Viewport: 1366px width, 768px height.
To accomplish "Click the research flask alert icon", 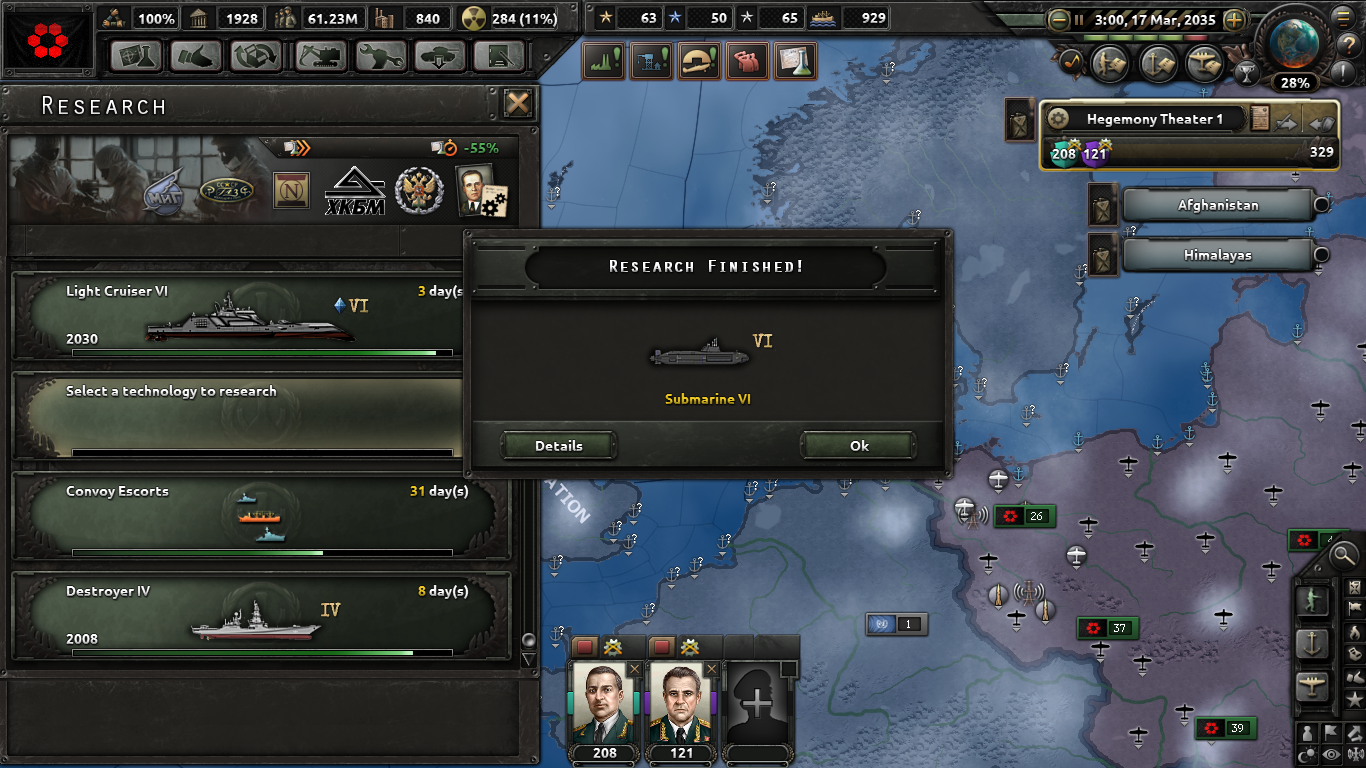I will [794, 62].
